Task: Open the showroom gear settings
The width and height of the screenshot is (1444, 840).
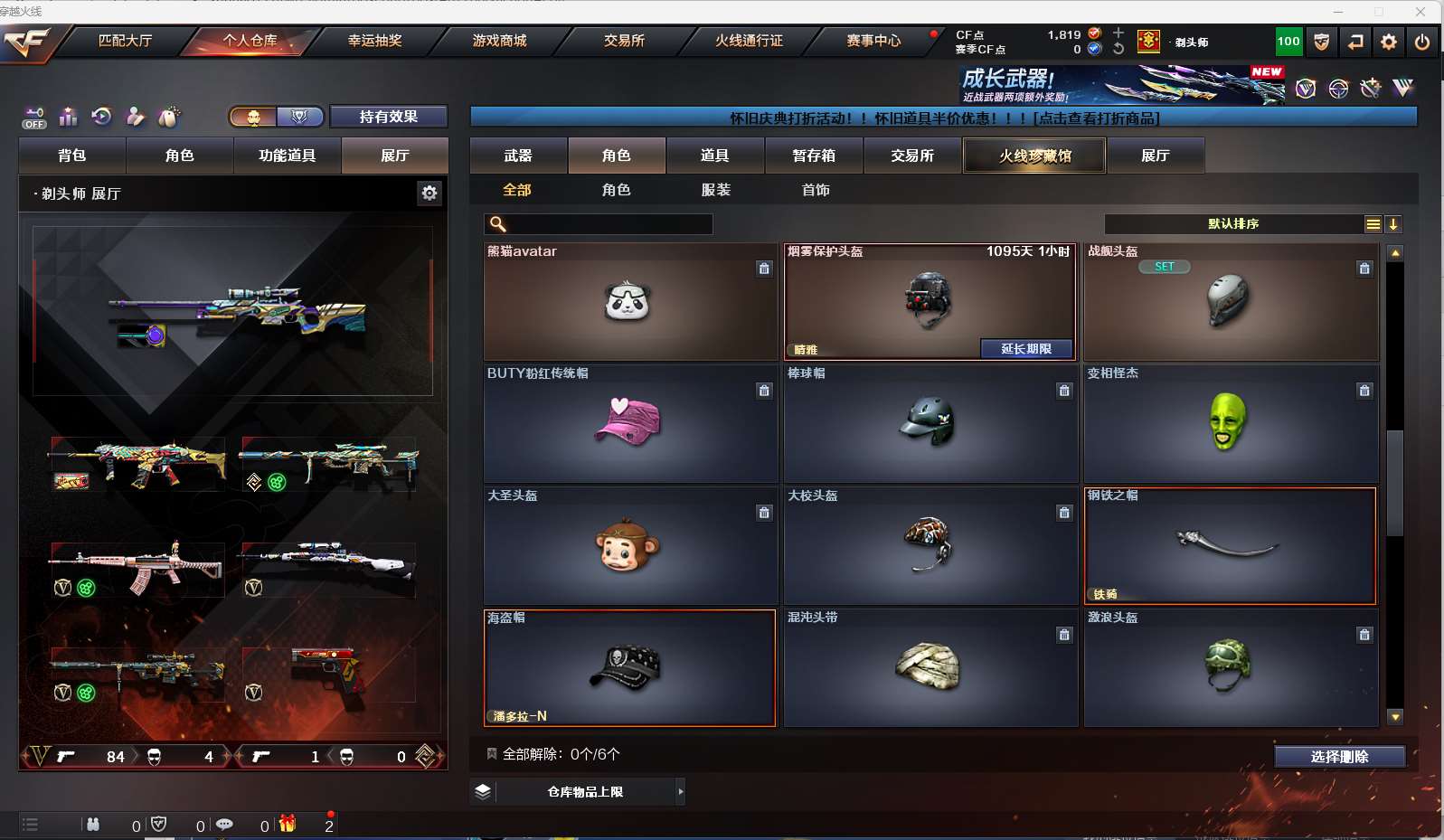Action: (429, 193)
